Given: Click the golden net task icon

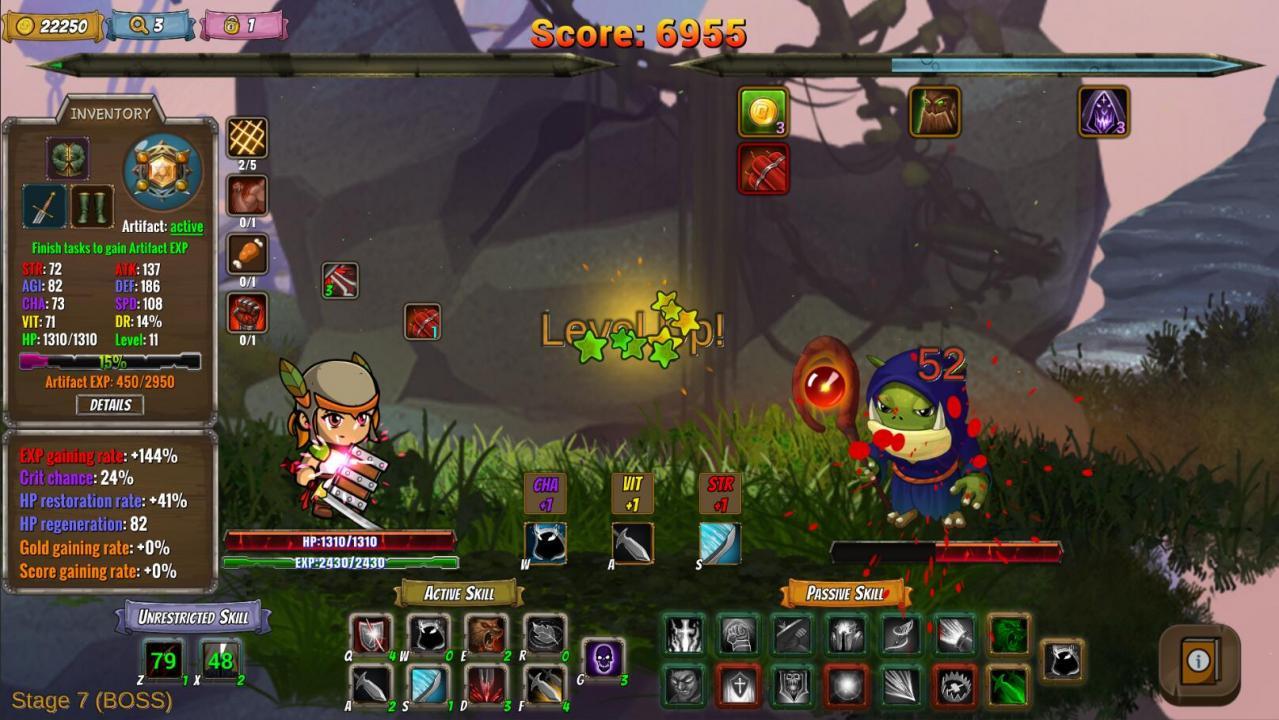Looking at the screenshot, I should click(247, 138).
